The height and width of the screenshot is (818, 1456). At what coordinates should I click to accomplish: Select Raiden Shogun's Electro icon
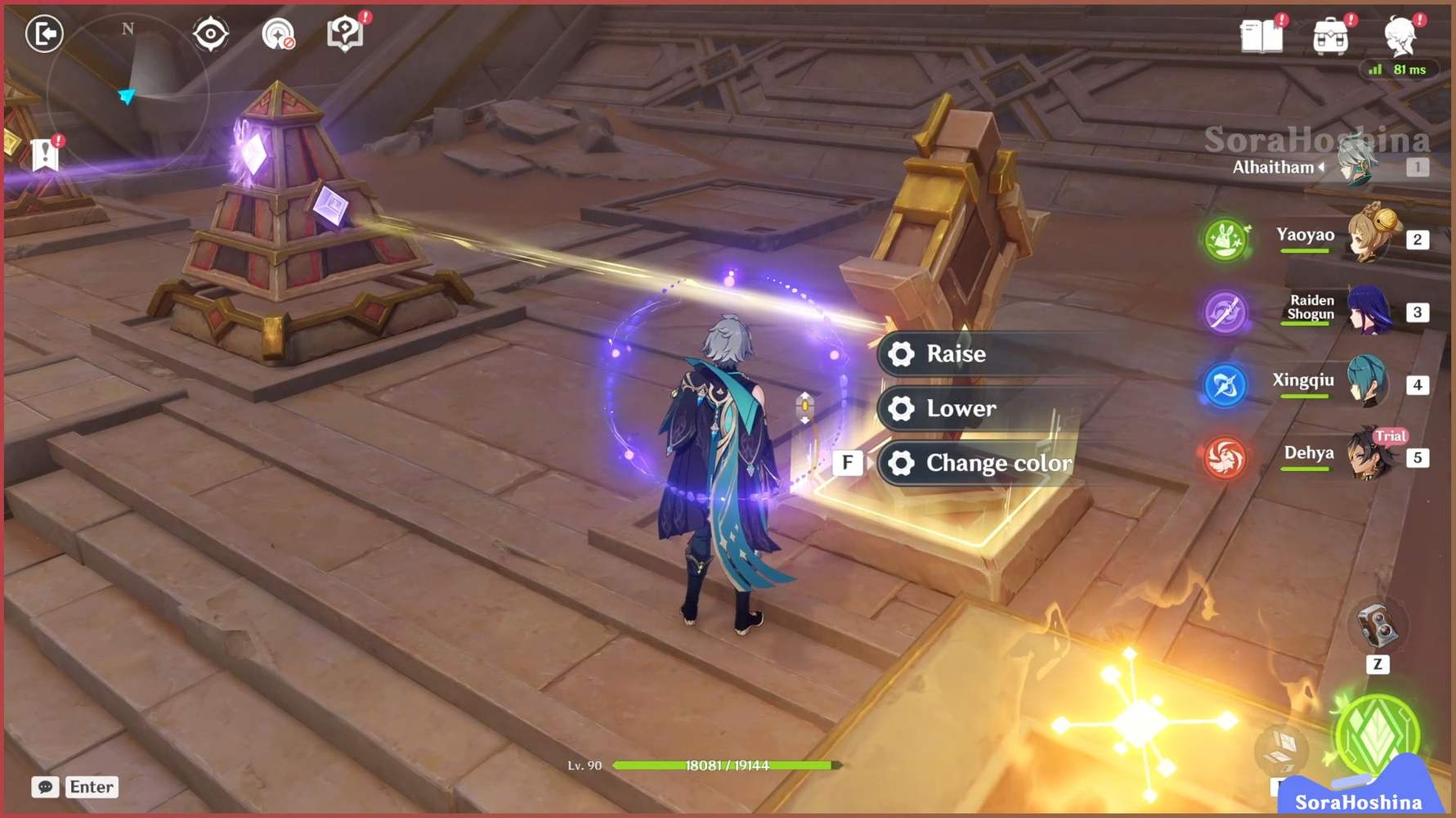tap(1224, 313)
